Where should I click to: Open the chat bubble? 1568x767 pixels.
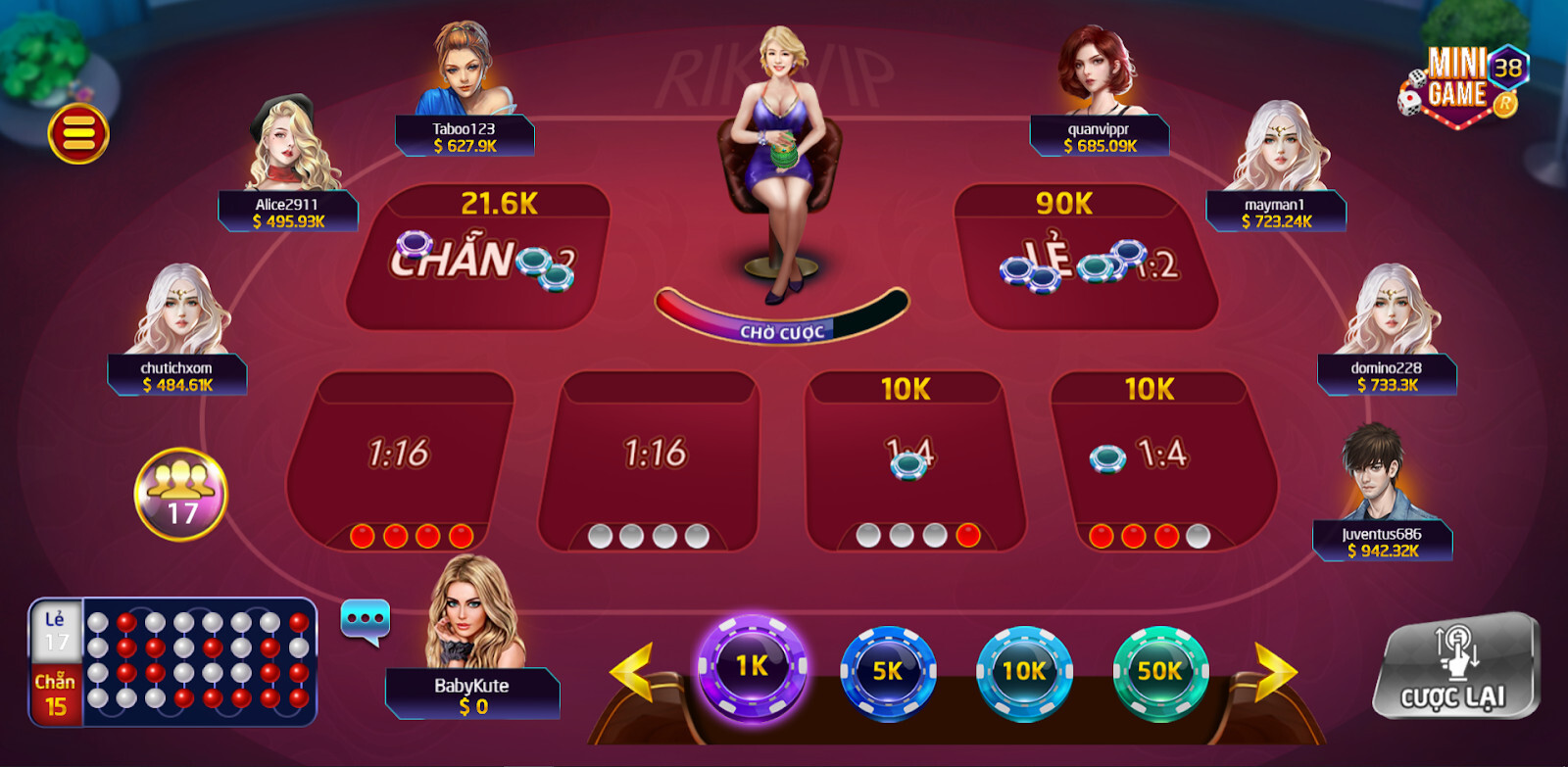tap(366, 621)
